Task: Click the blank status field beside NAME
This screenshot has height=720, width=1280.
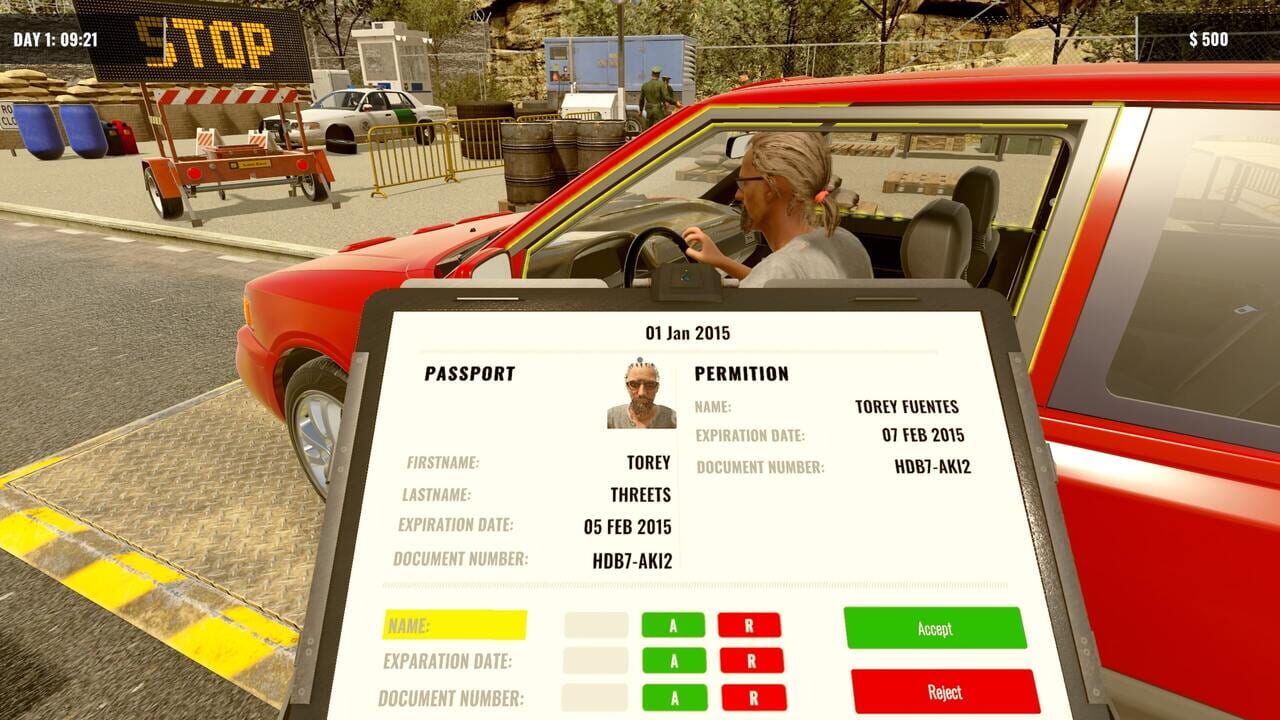Action: pos(595,625)
